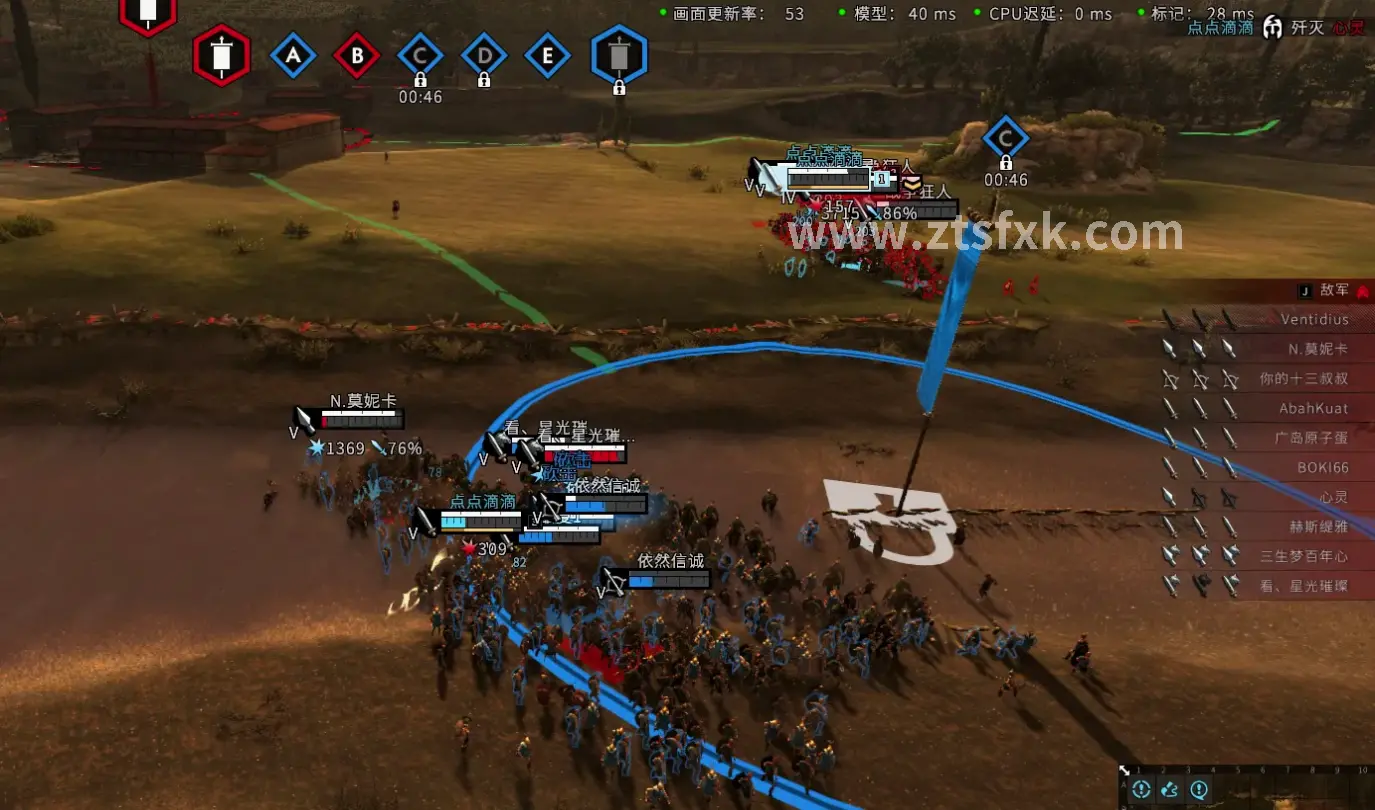Select player Ventidius in the enemy list
The width and height of the screenshot is (1375, 810).
(x=1314, y=320)
